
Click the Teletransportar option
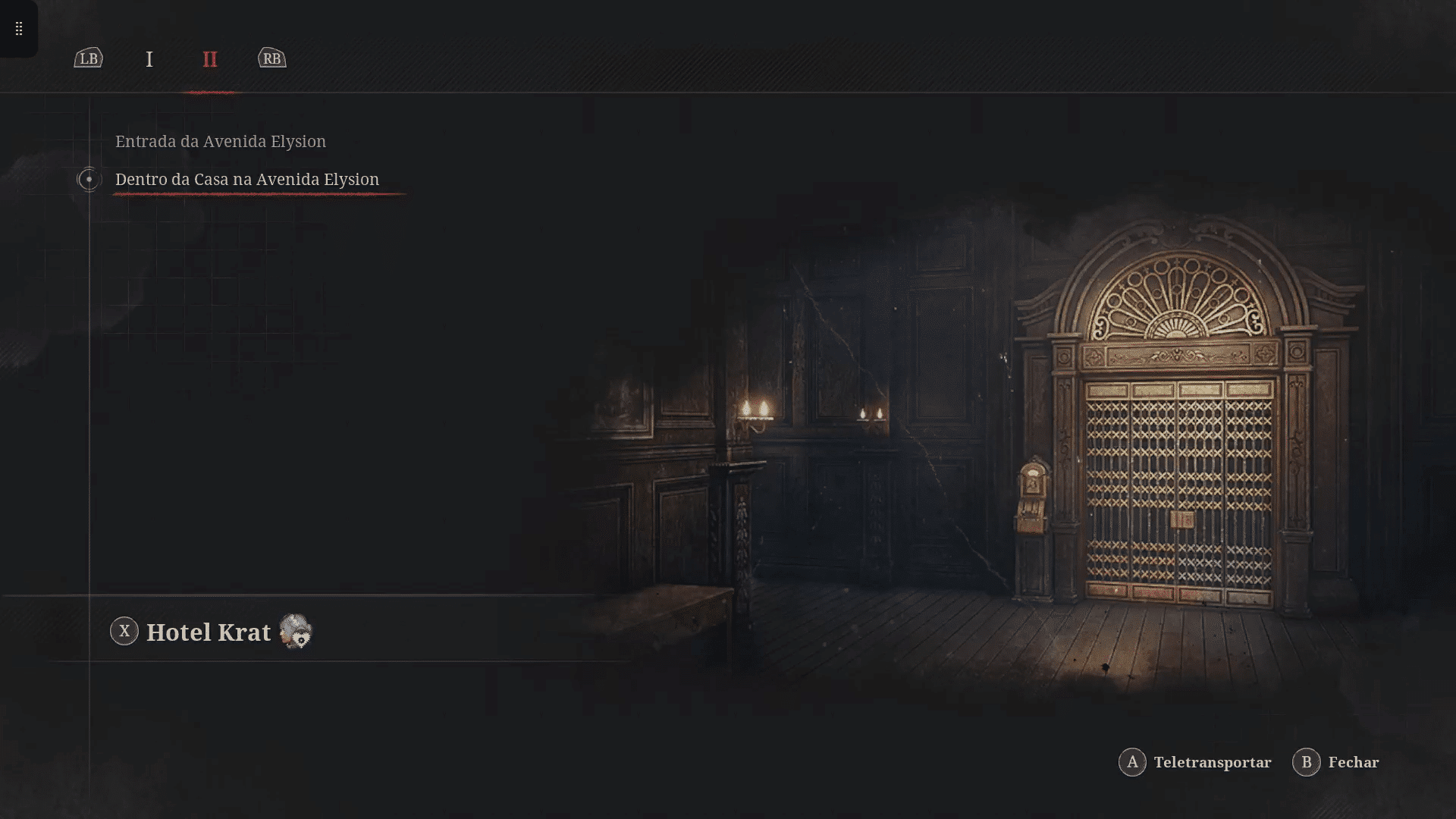1195,762
